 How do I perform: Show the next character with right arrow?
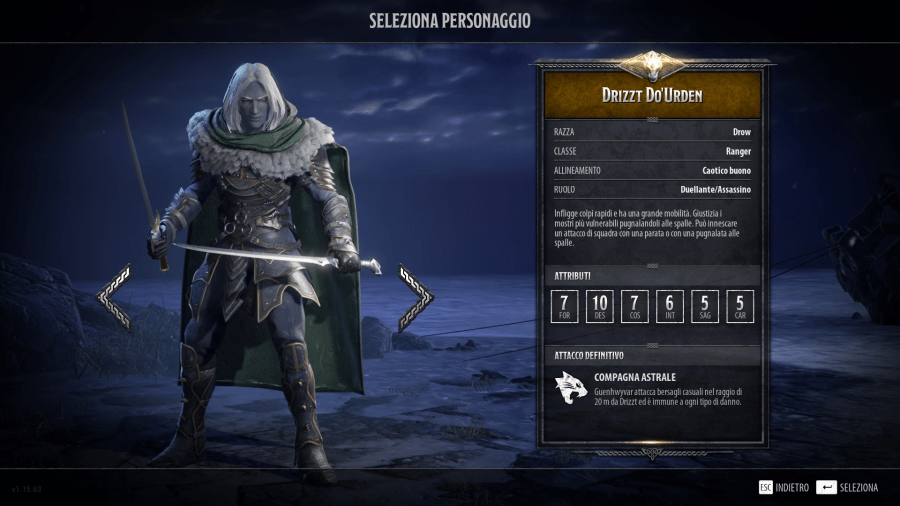point(416,297)
